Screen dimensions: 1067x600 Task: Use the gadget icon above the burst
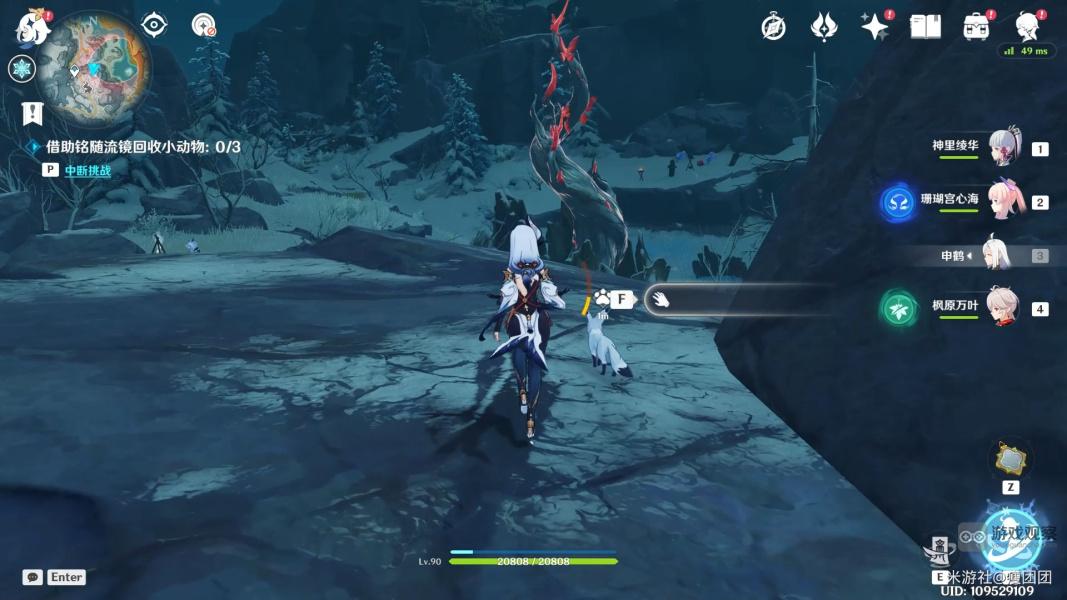(1009, 460)
